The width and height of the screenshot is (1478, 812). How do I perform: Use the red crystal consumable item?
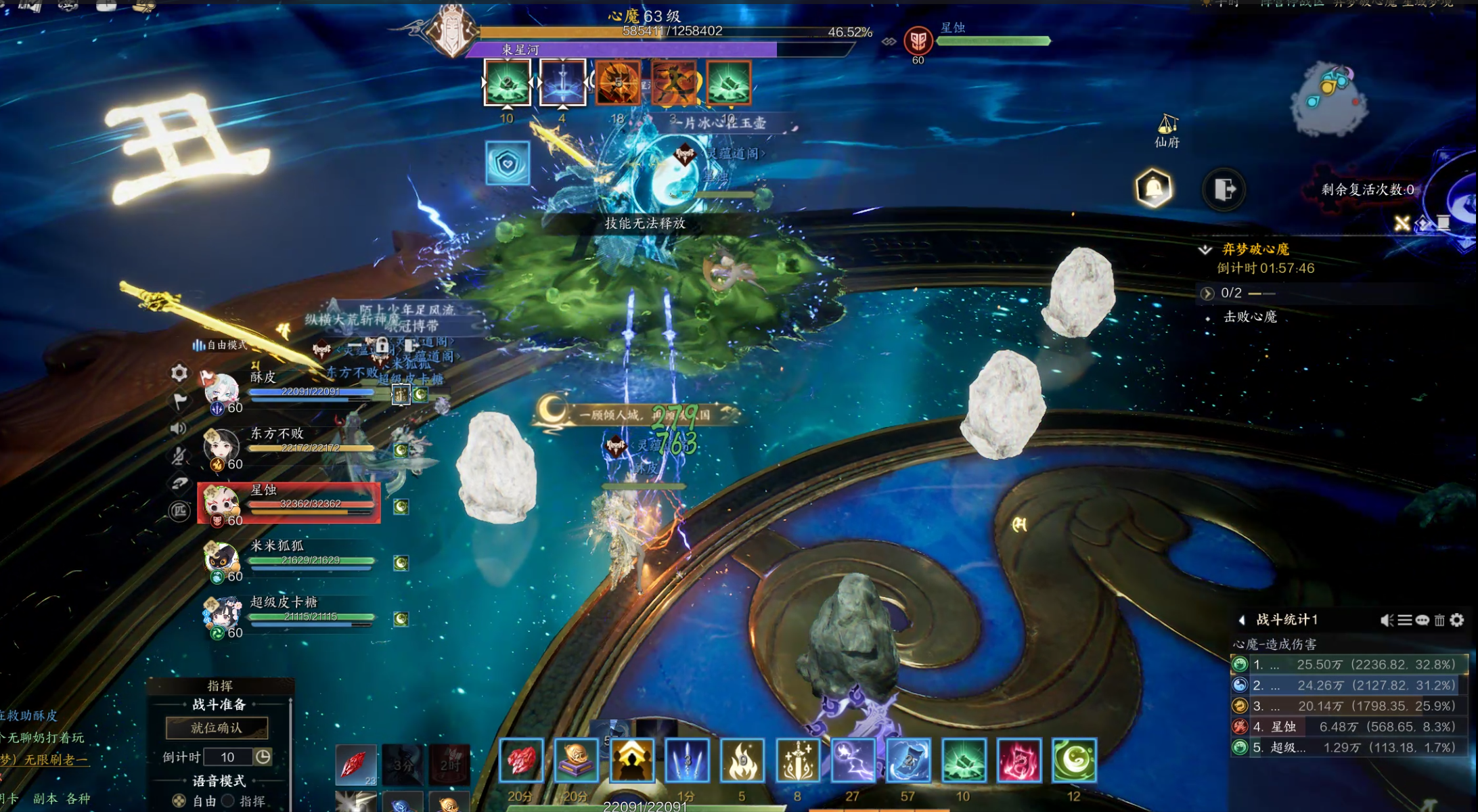pos(355,765)
